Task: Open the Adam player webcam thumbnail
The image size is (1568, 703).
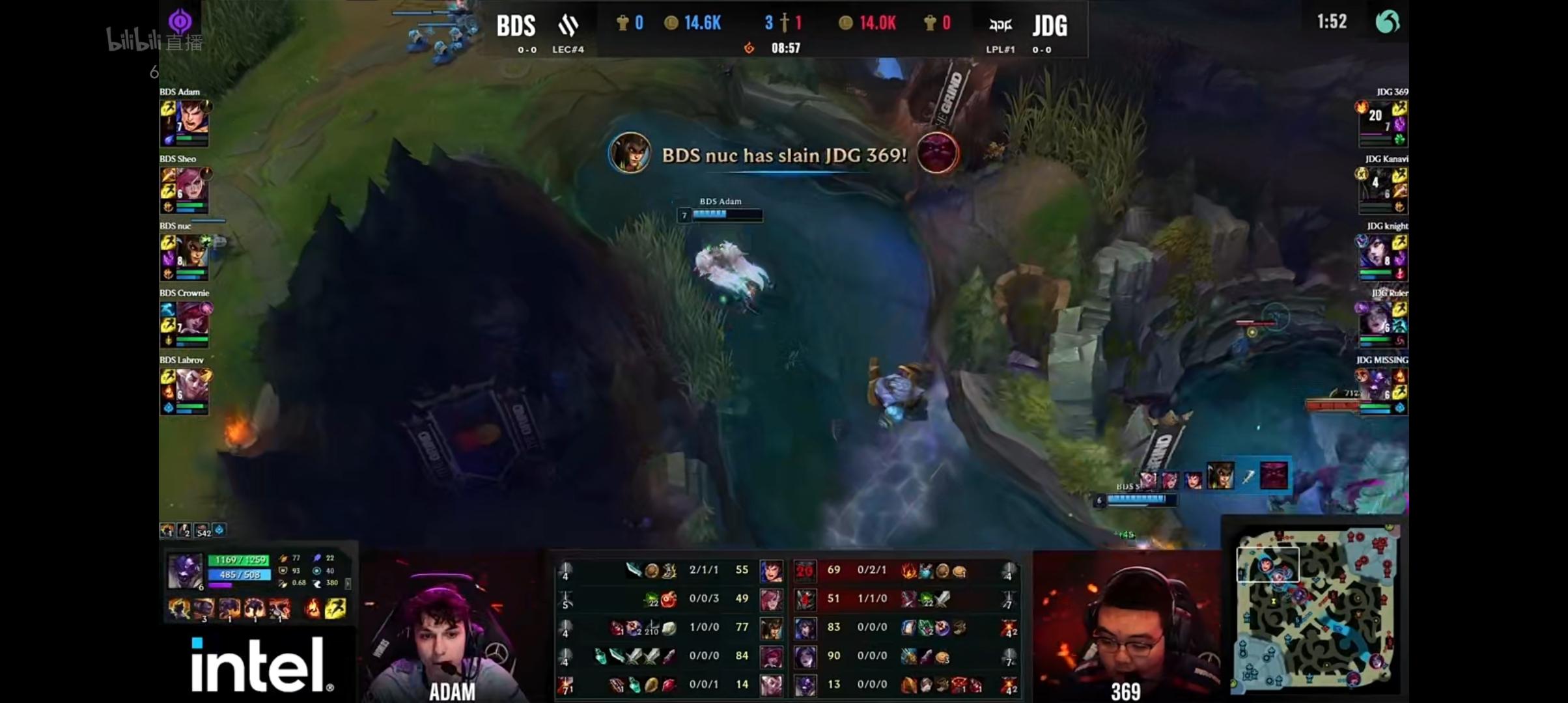Action: pyautogui.click(x=452, y=628)
